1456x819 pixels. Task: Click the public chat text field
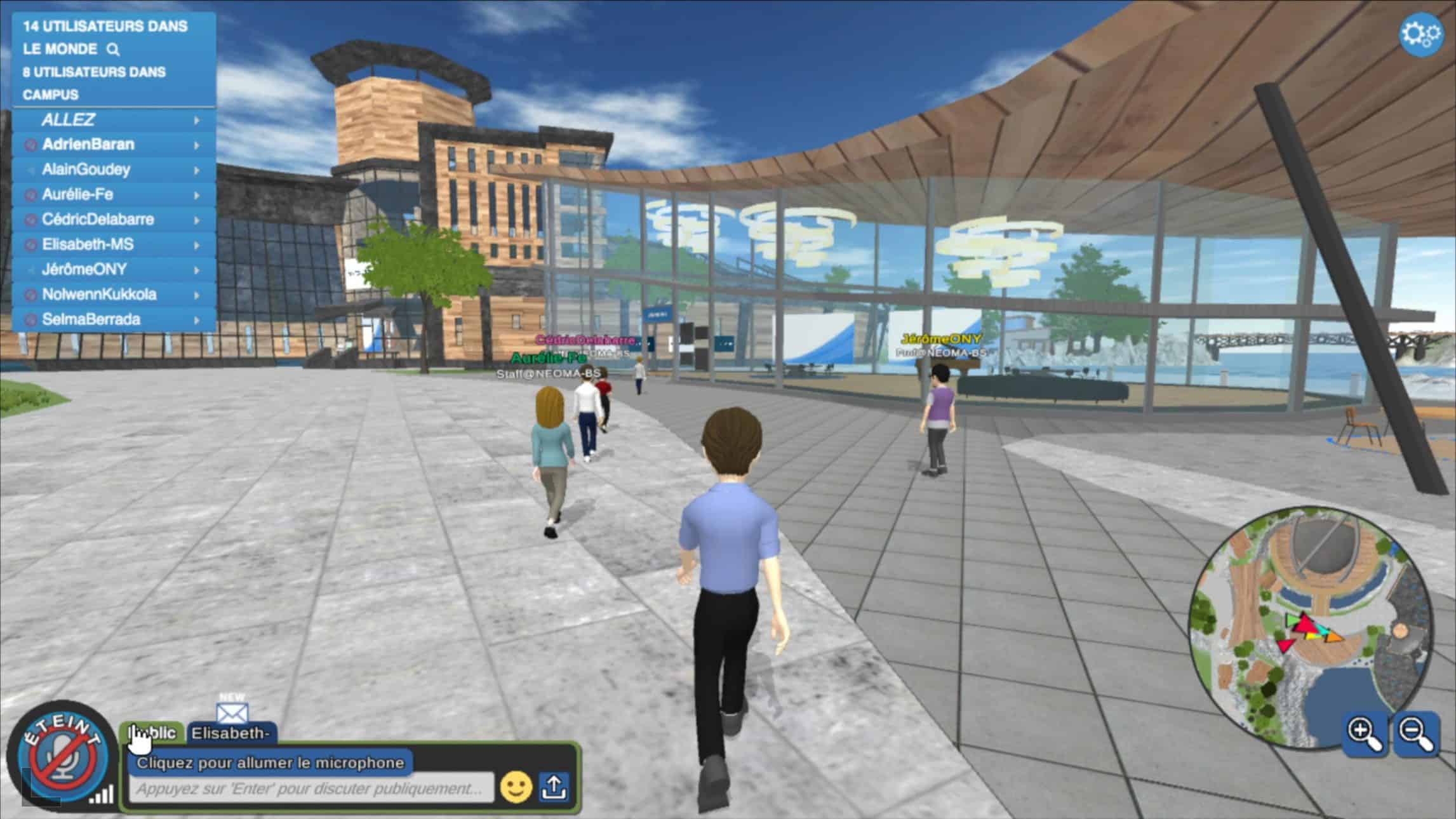[311, 789]
